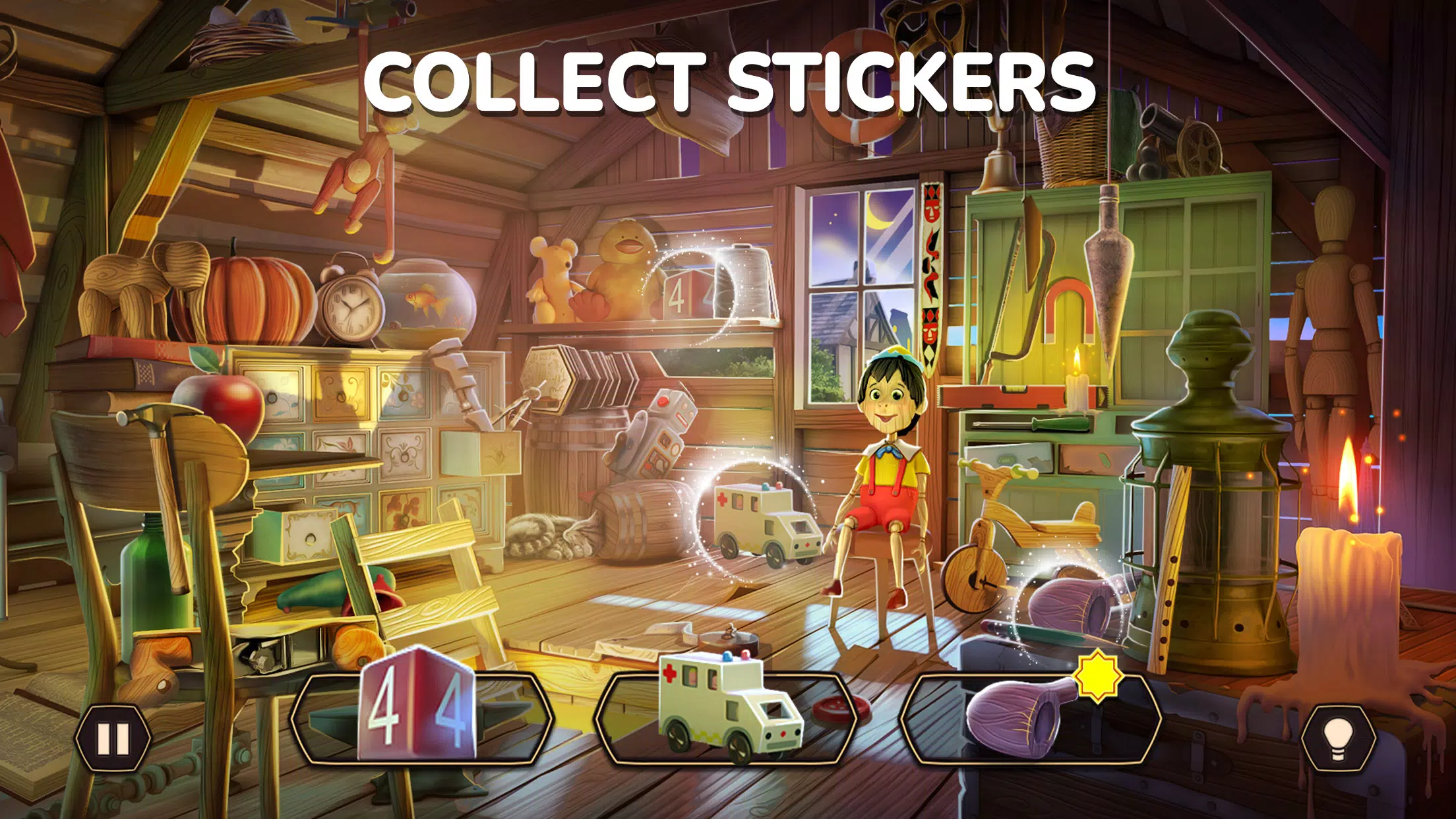Click the orange pumpkin on the dresser
The width and height of the screenshot is (1456, 819).
[x=254, y=297]
